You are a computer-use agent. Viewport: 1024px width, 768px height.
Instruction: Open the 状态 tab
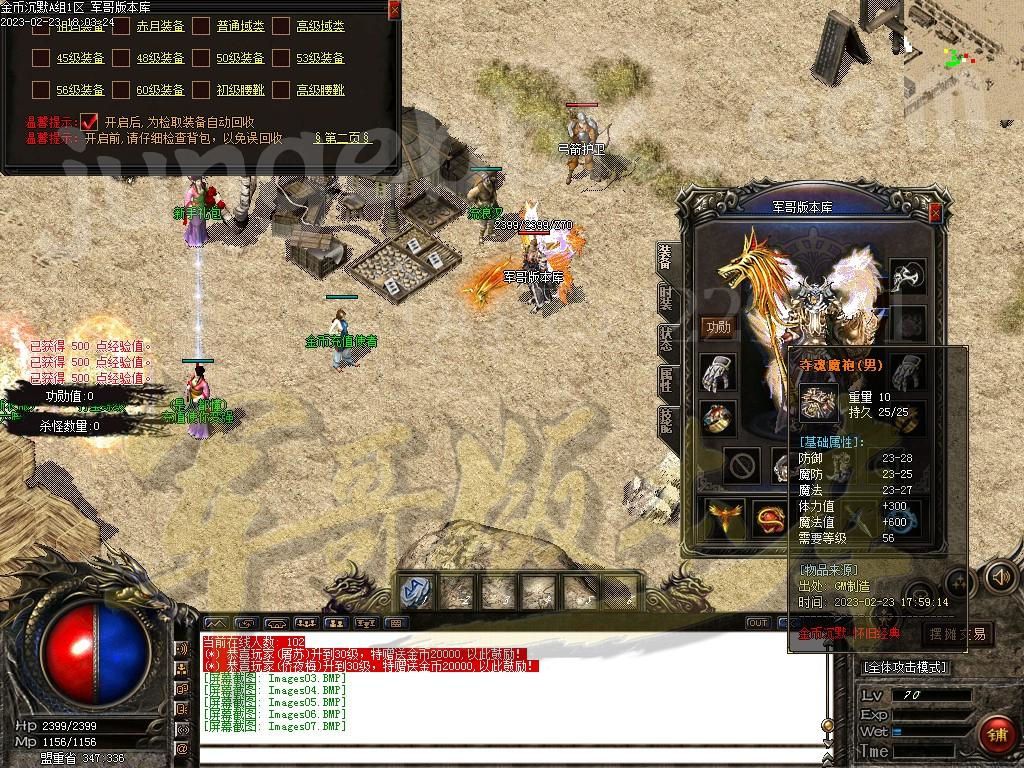pos(666,338)
